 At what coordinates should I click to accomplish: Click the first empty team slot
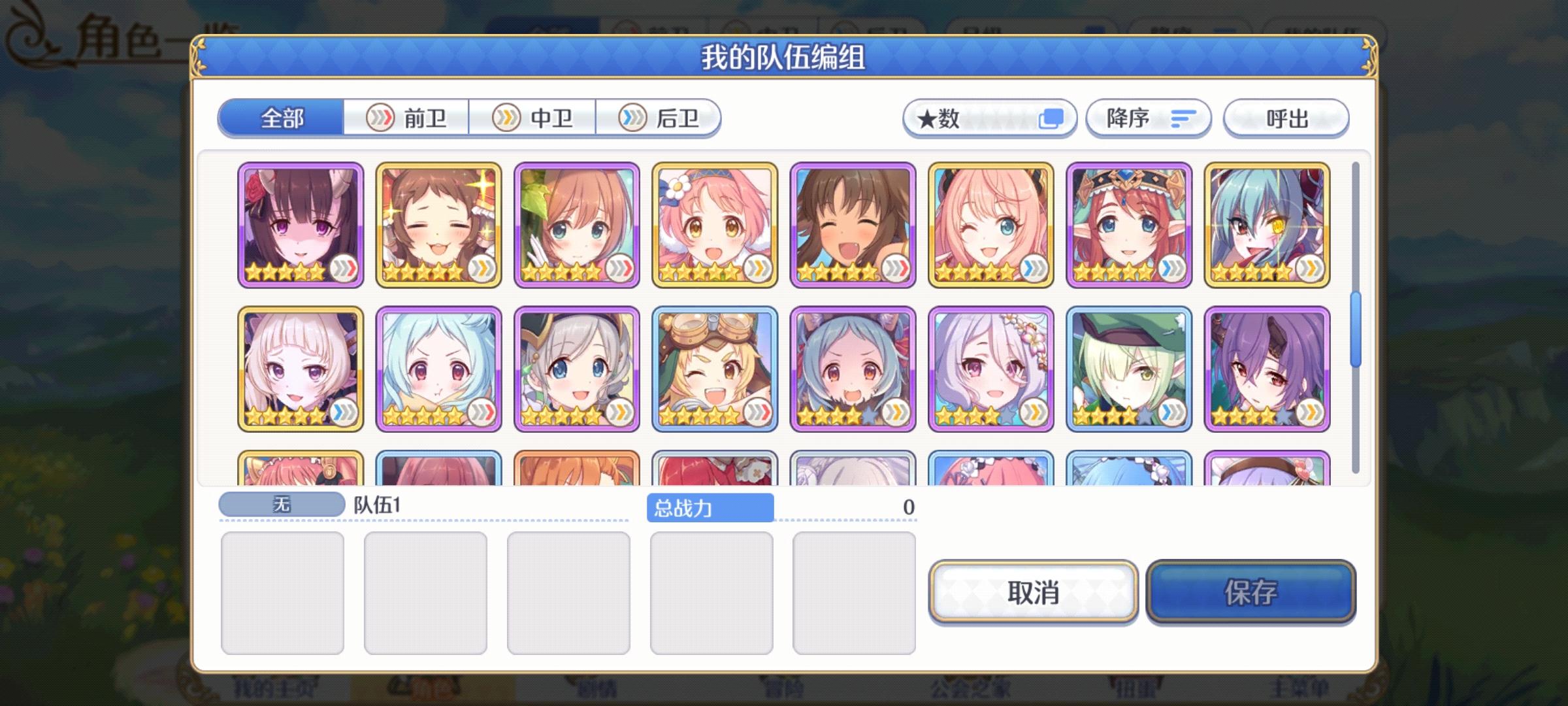click(284, 592)
